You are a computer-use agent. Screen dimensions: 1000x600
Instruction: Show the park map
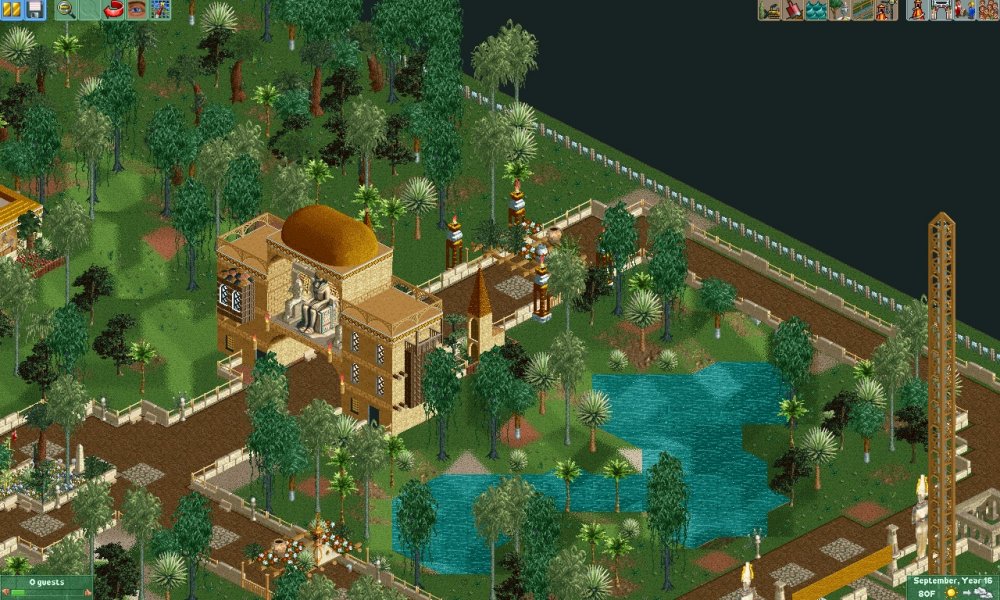[160, 10]
